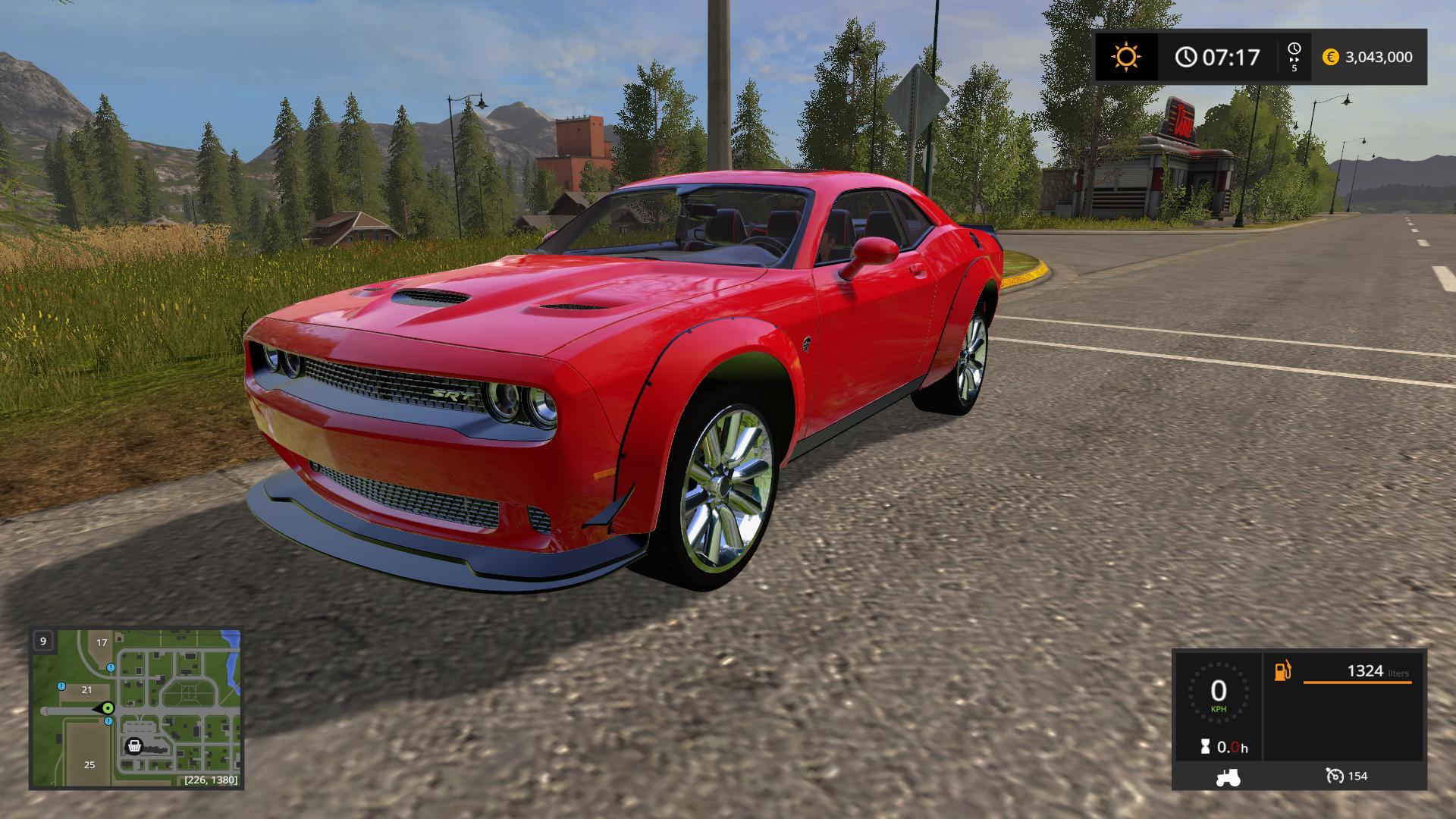The image size is (1456, 819).
Task: Select the shop basket marker on the minimap
Action: click(x=134, y=746)
